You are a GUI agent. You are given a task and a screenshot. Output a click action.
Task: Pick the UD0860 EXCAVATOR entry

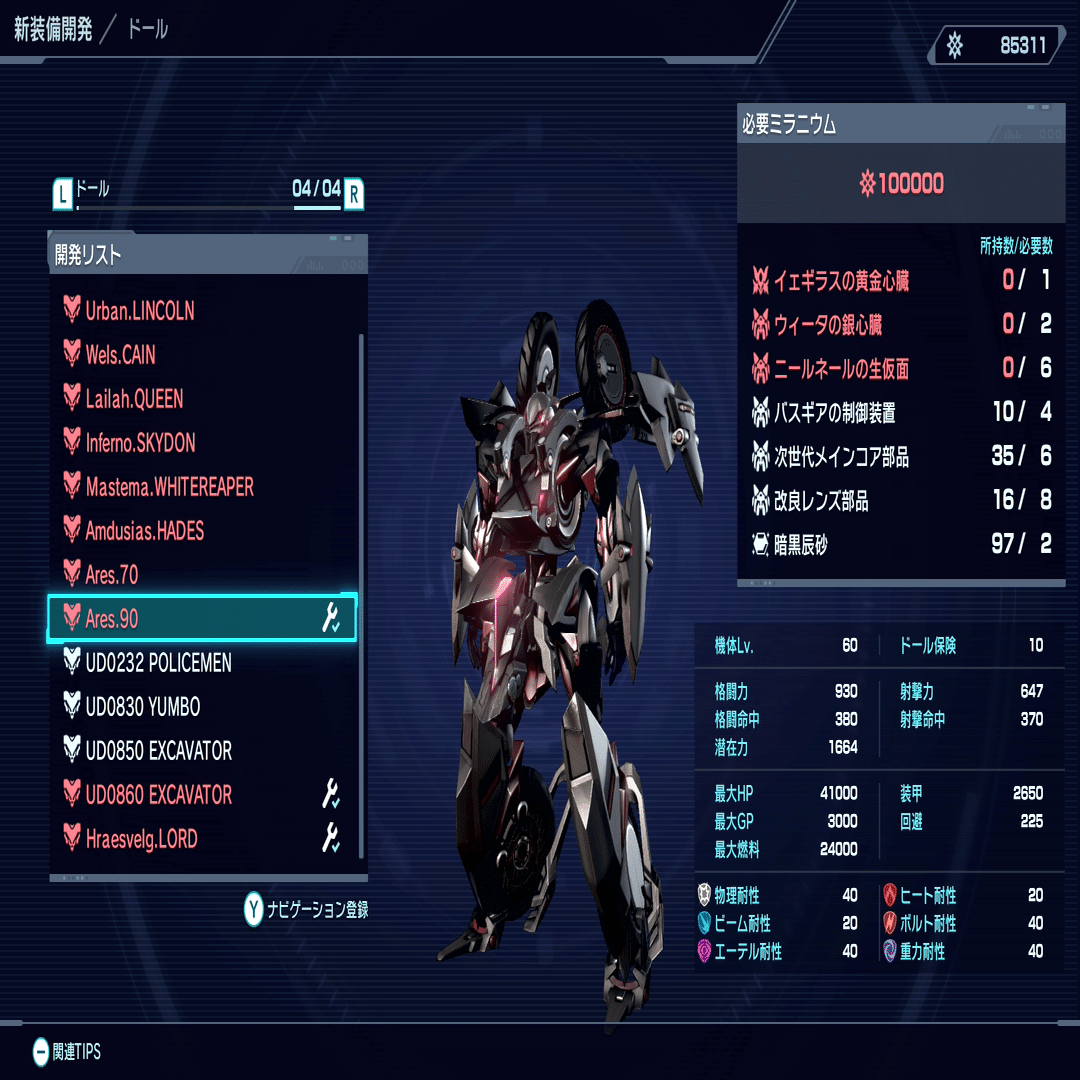[x=158, y=795]
